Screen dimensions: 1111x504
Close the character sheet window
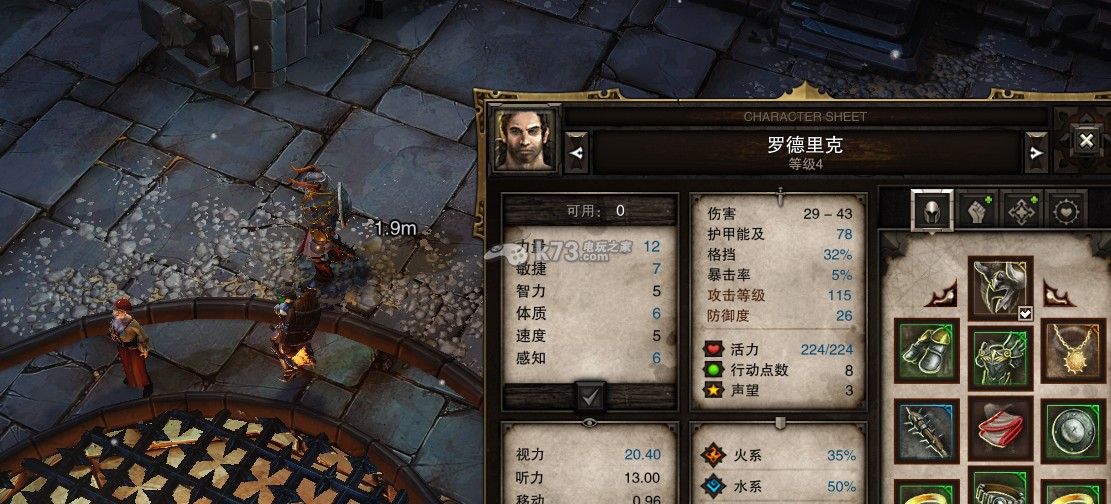(x=1086, y=141)
